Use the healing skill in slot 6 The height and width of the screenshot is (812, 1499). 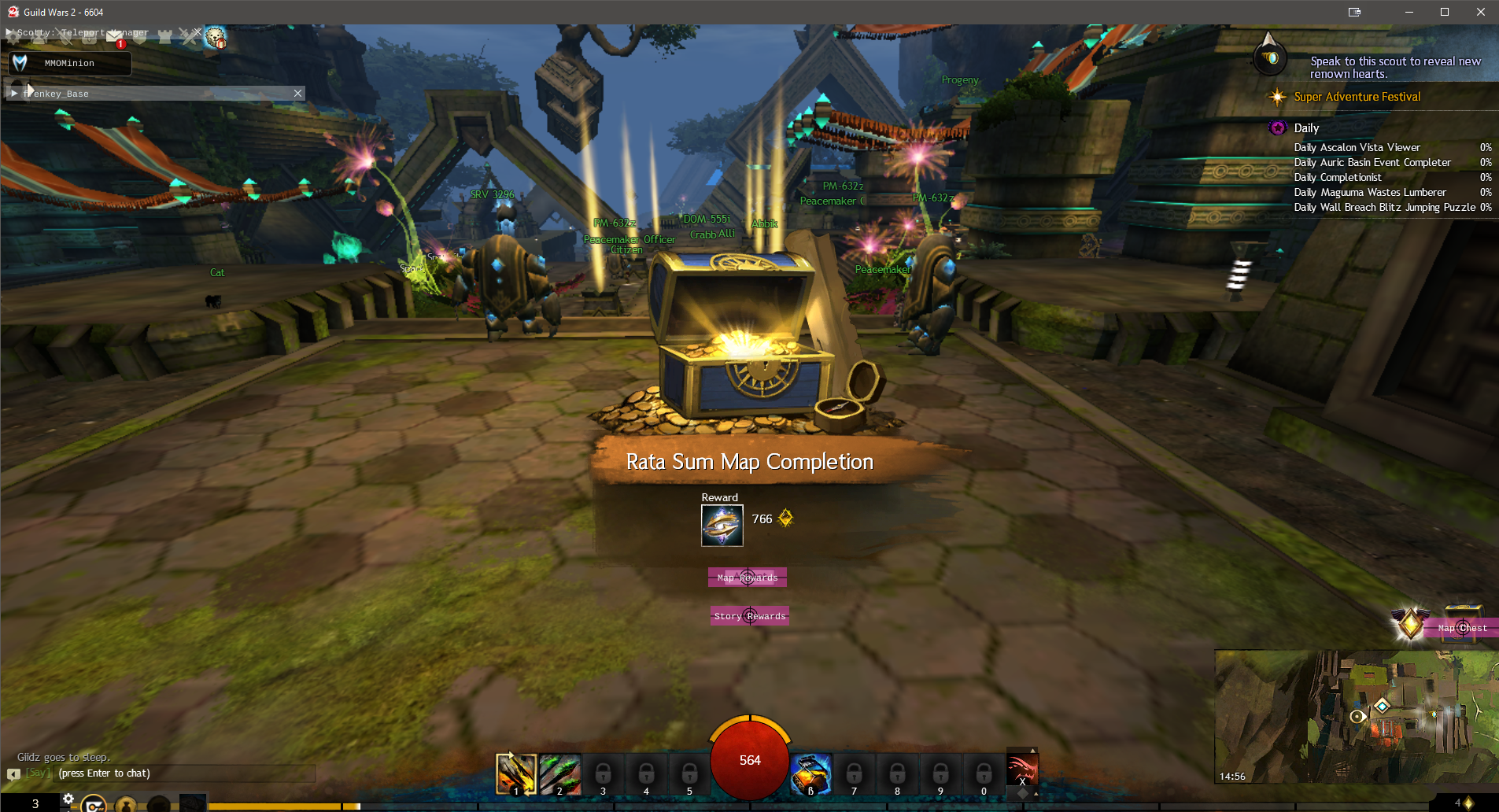pos(810,774)
